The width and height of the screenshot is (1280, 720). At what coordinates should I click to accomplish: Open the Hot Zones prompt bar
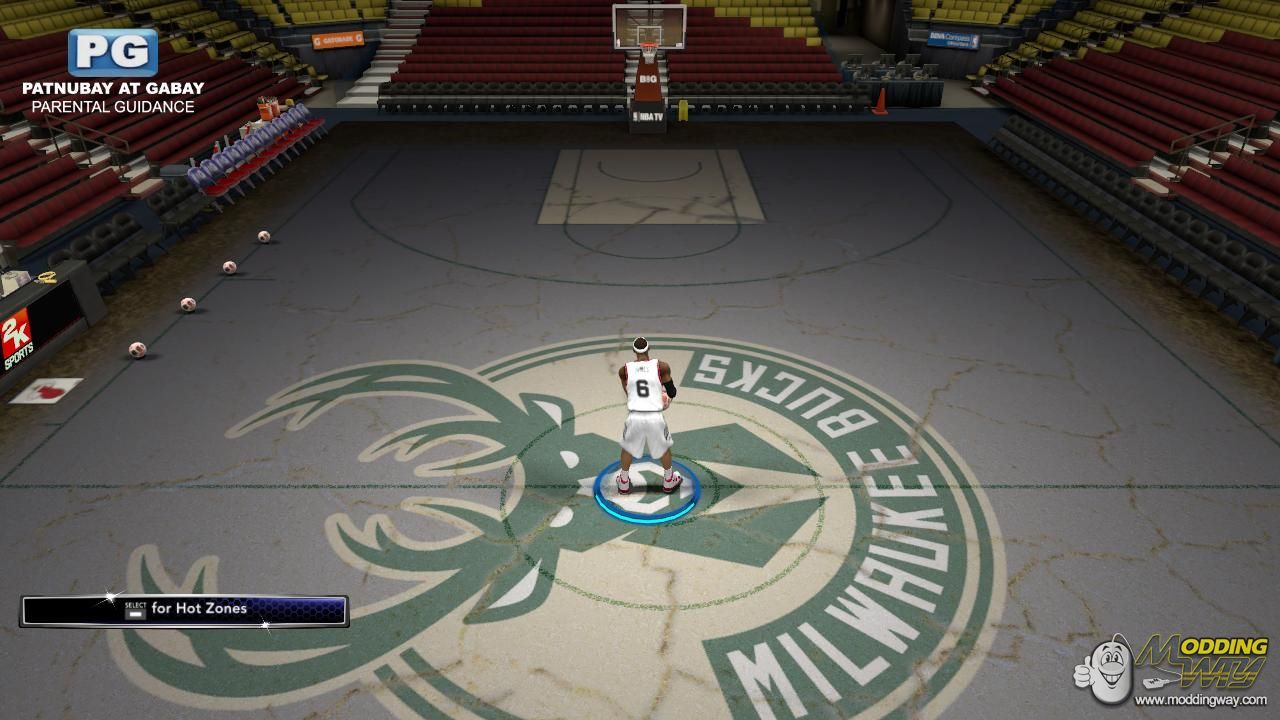[x=185, y=610]
